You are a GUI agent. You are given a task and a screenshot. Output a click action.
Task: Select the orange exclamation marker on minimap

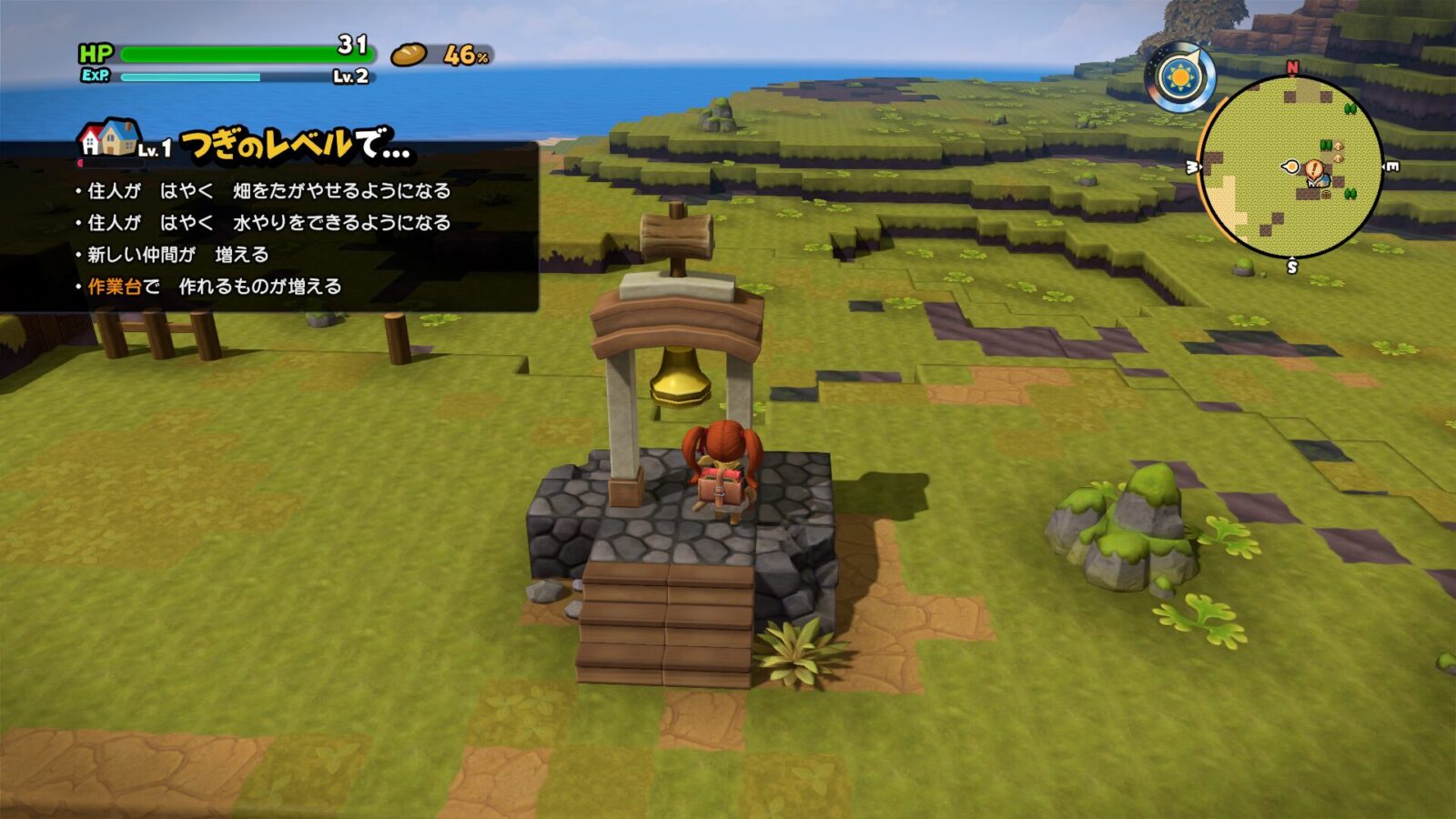(x=1314, y=168)
